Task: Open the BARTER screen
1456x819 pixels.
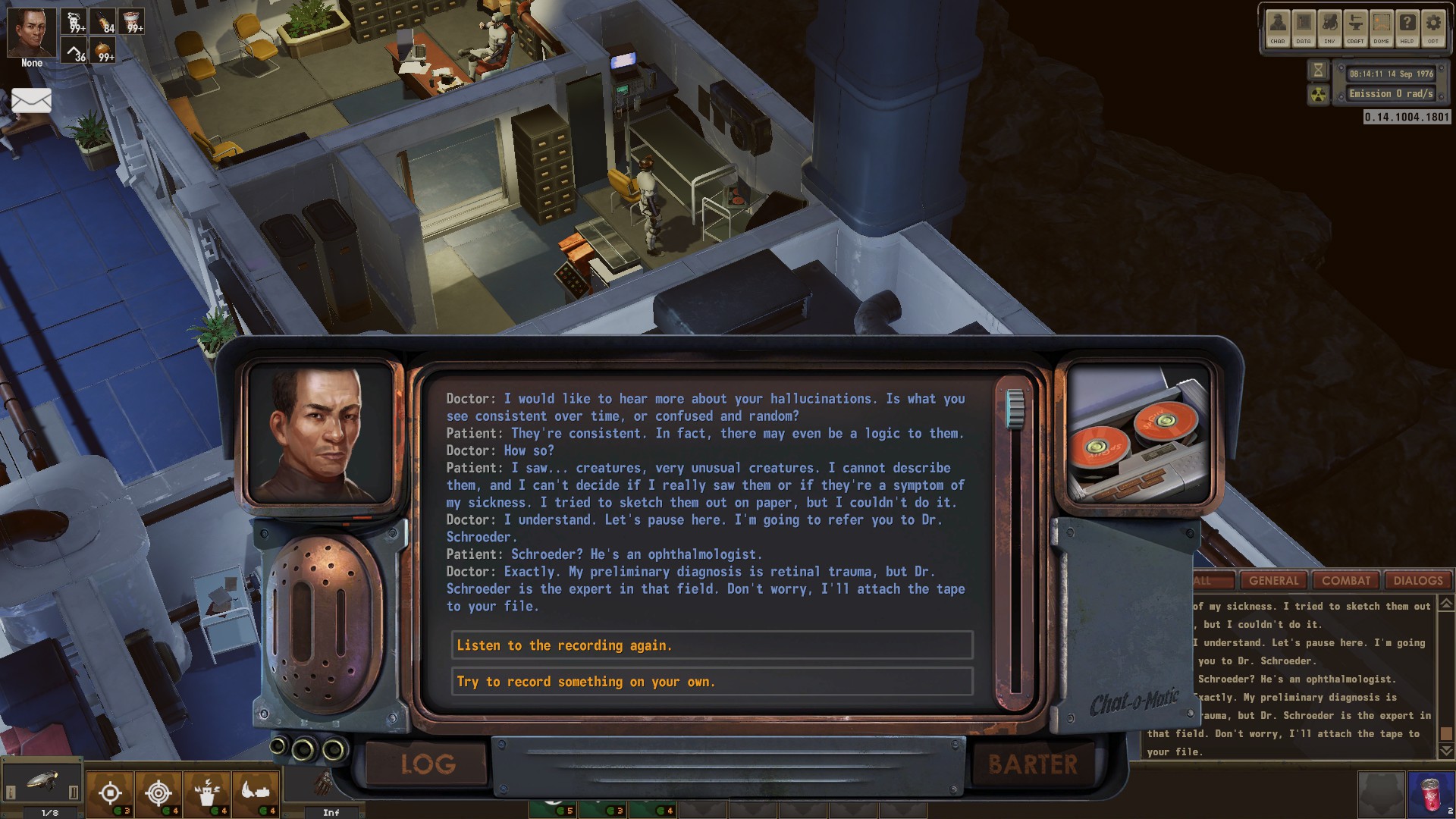Action: pyautogui.click(x=1032, y=764)
